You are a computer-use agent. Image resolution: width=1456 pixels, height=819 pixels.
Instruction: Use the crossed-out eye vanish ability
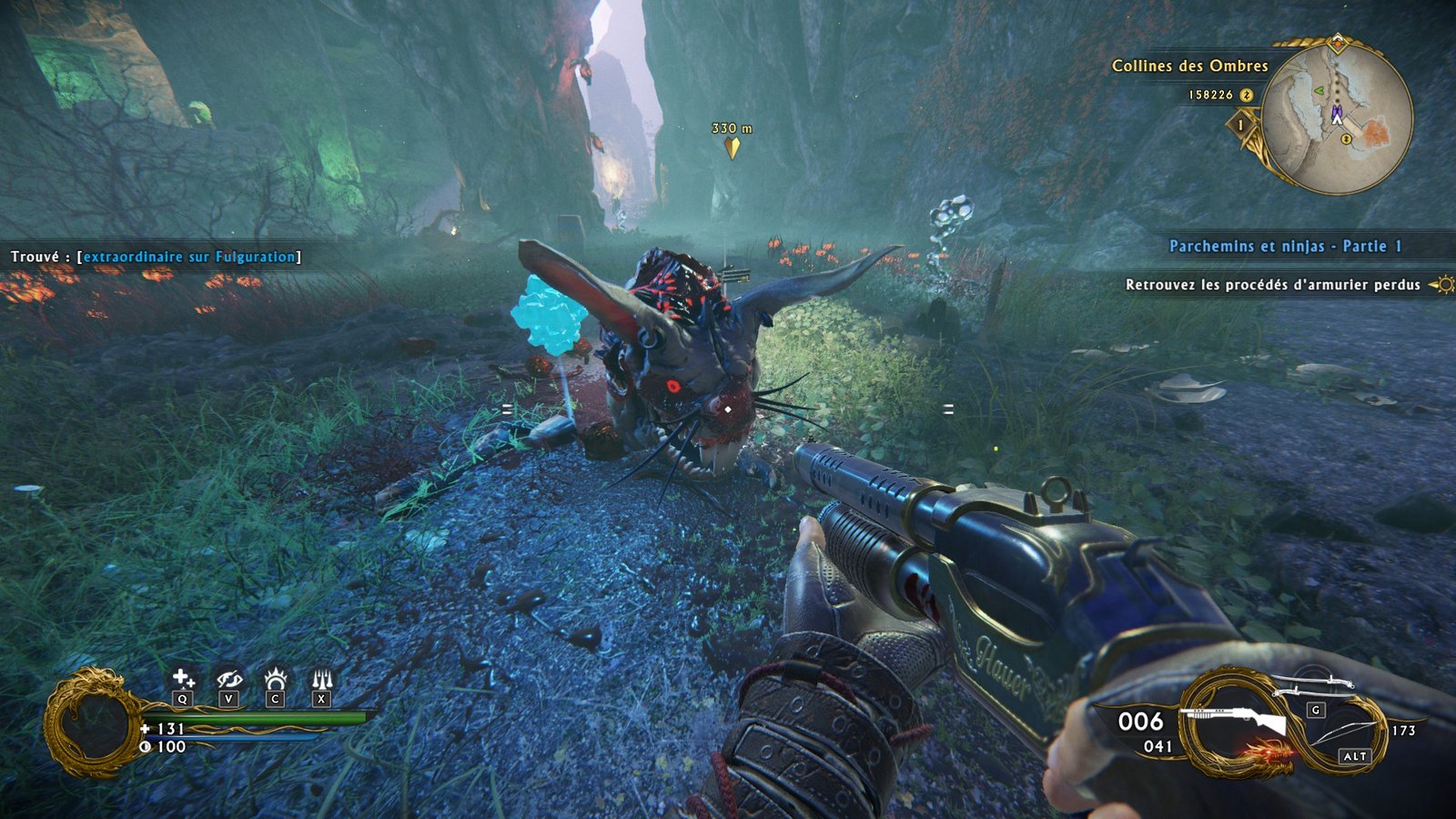228,679
